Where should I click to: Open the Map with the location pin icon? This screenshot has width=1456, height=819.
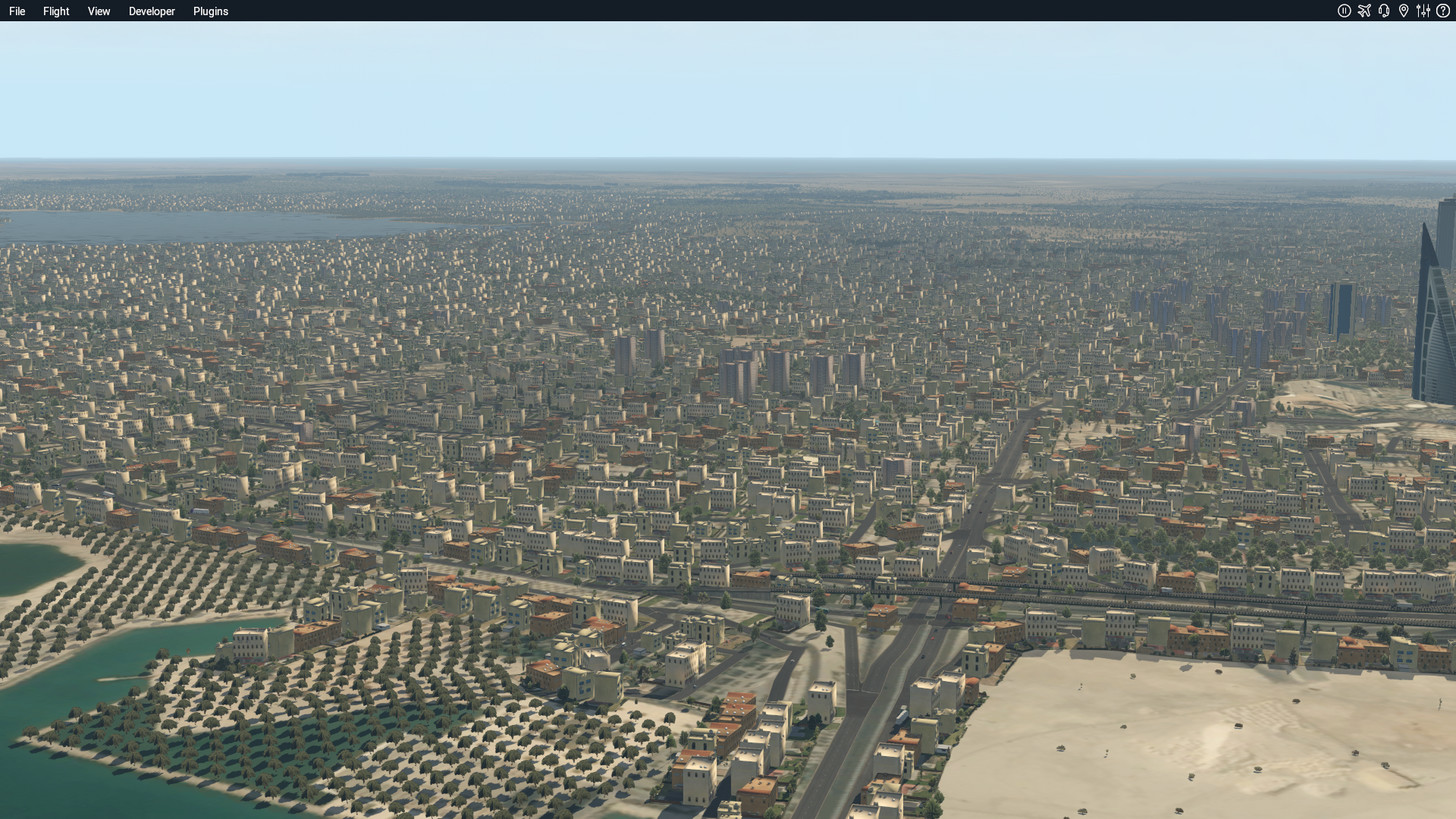[x=1404, y=11]
